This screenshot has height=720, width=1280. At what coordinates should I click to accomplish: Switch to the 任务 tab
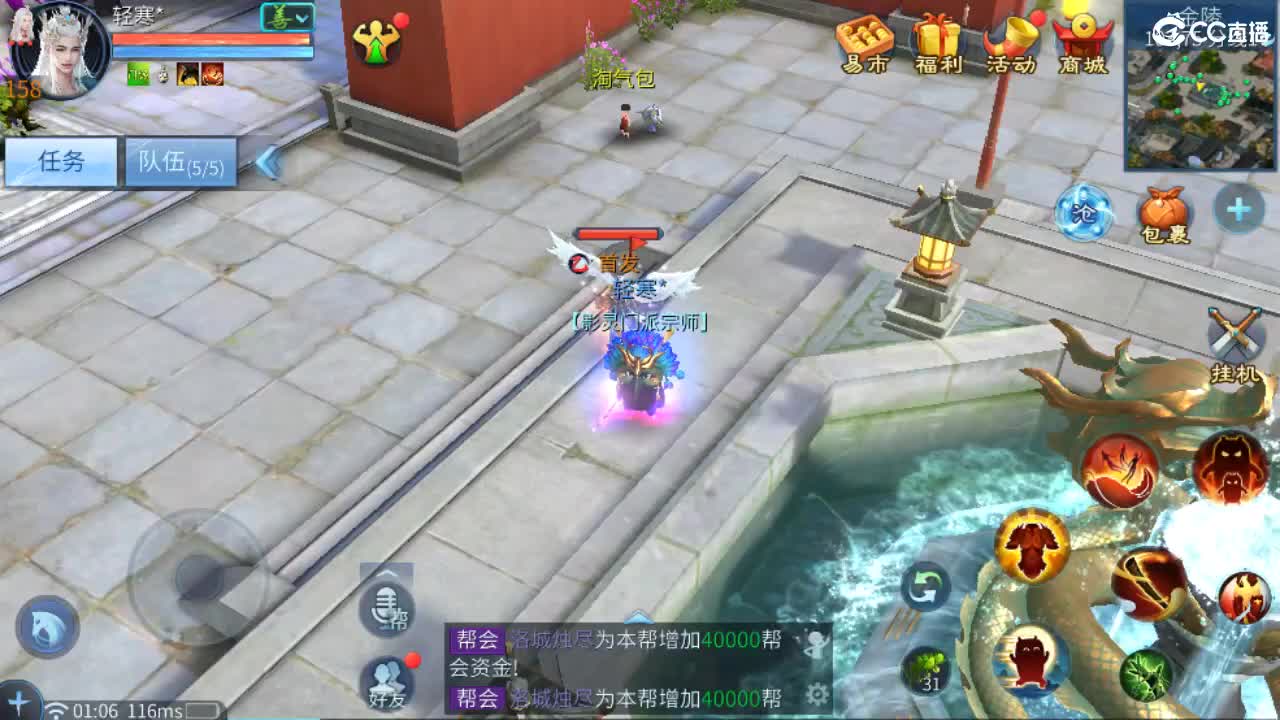[x=60, y=160]
